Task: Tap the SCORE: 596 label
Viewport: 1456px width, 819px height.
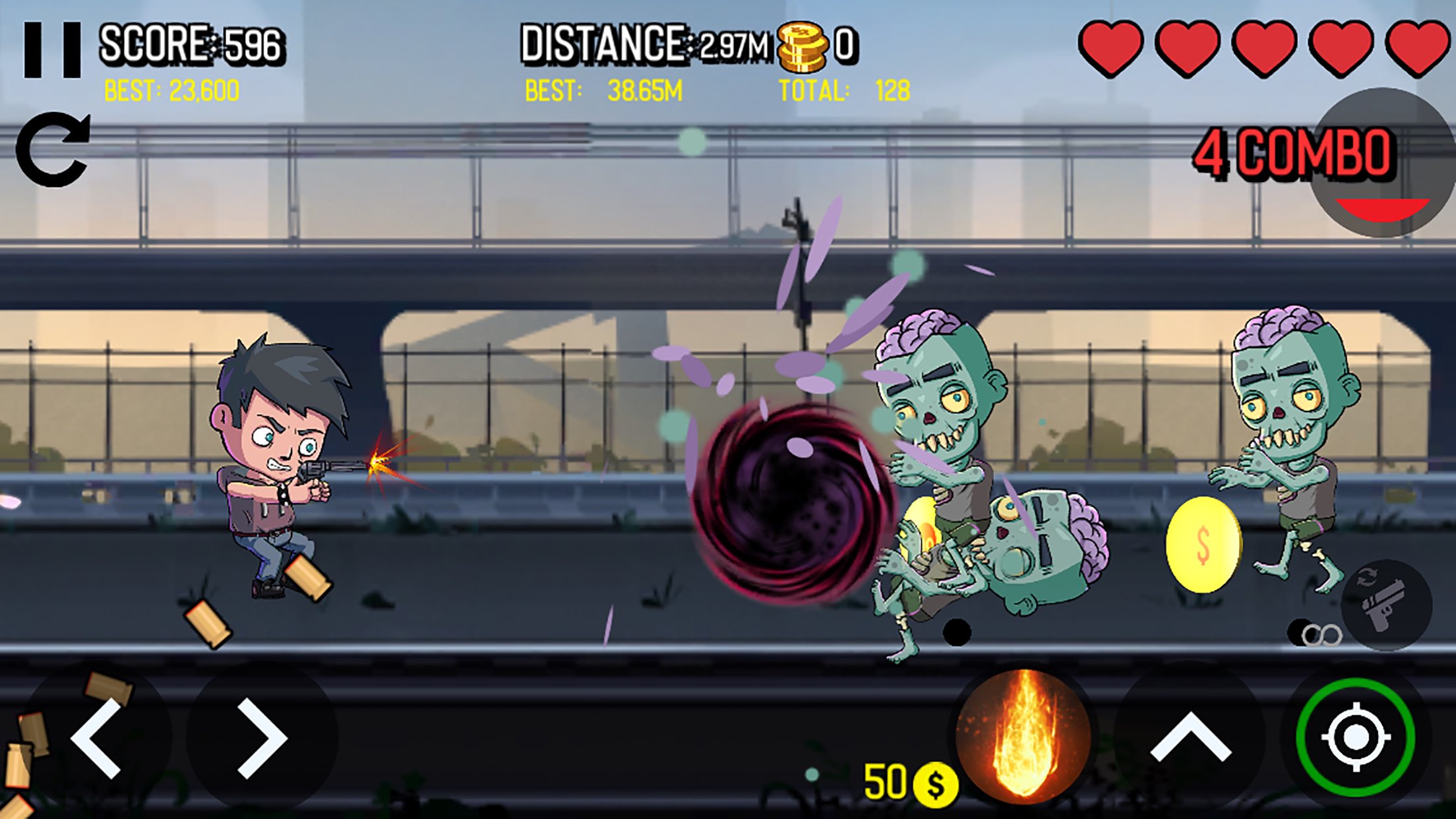Action: [x=191, y=43]
